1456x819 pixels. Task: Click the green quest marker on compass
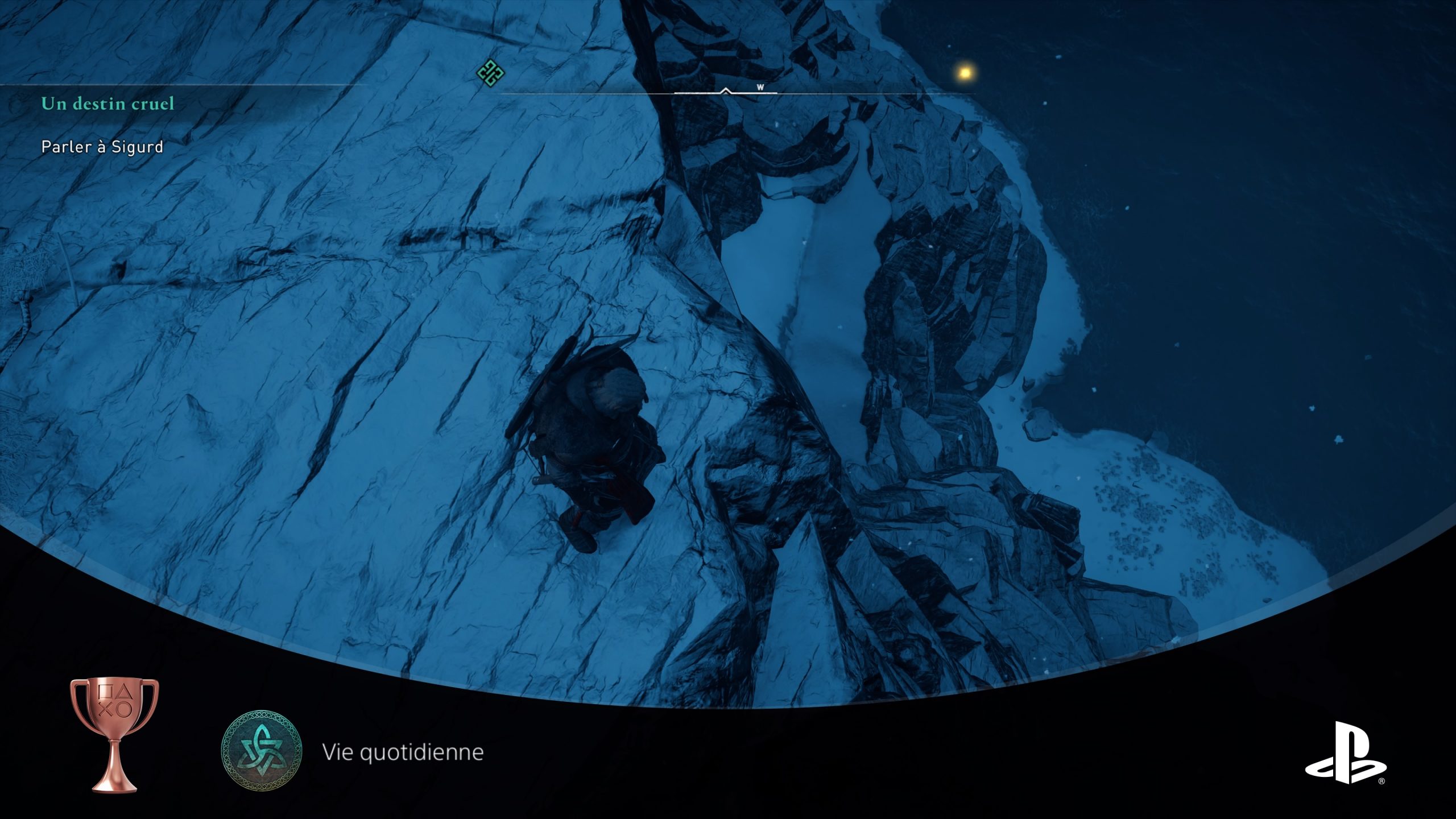pos(490,73)
